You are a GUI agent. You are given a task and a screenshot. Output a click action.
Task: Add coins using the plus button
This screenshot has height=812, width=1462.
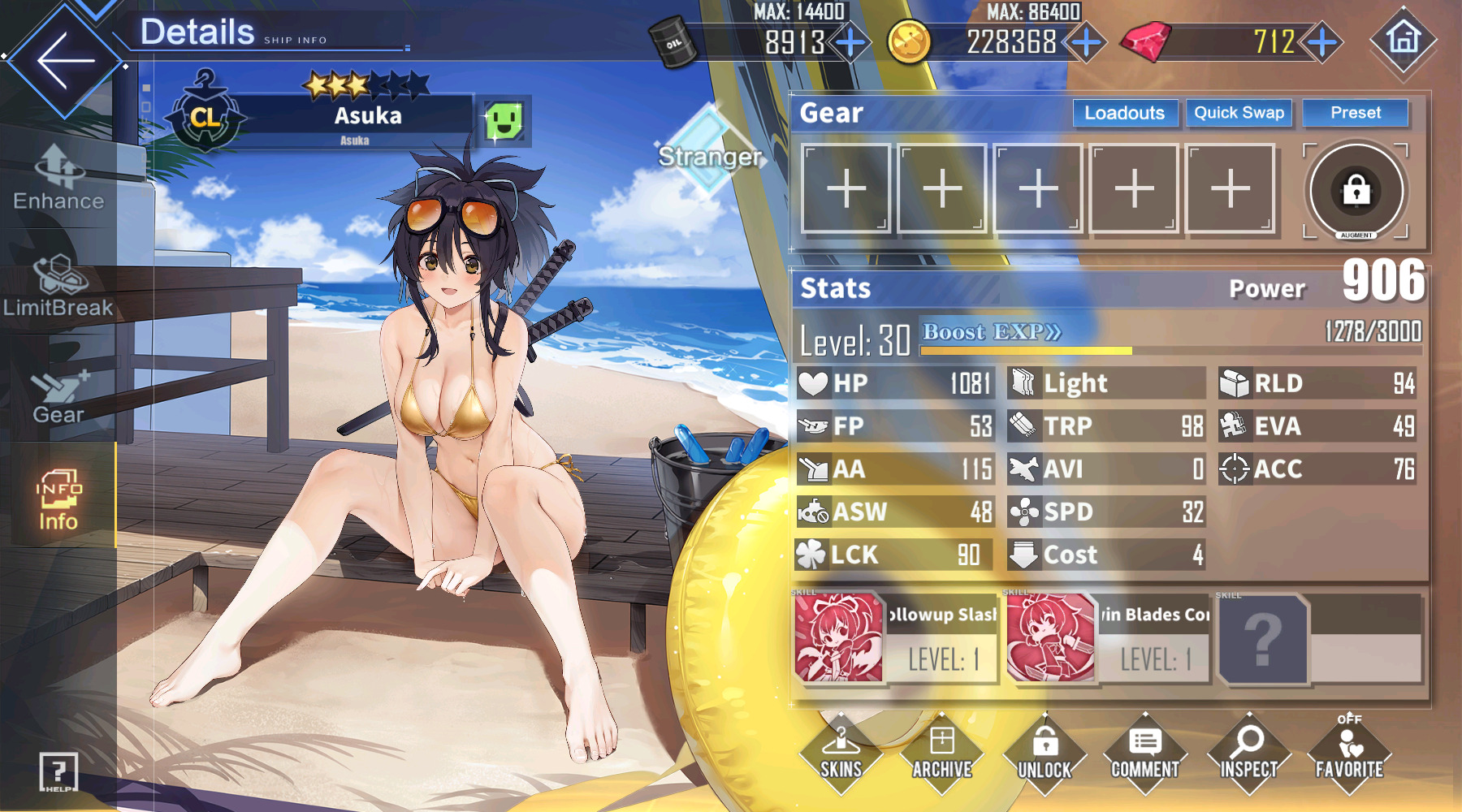[1086, 42]
